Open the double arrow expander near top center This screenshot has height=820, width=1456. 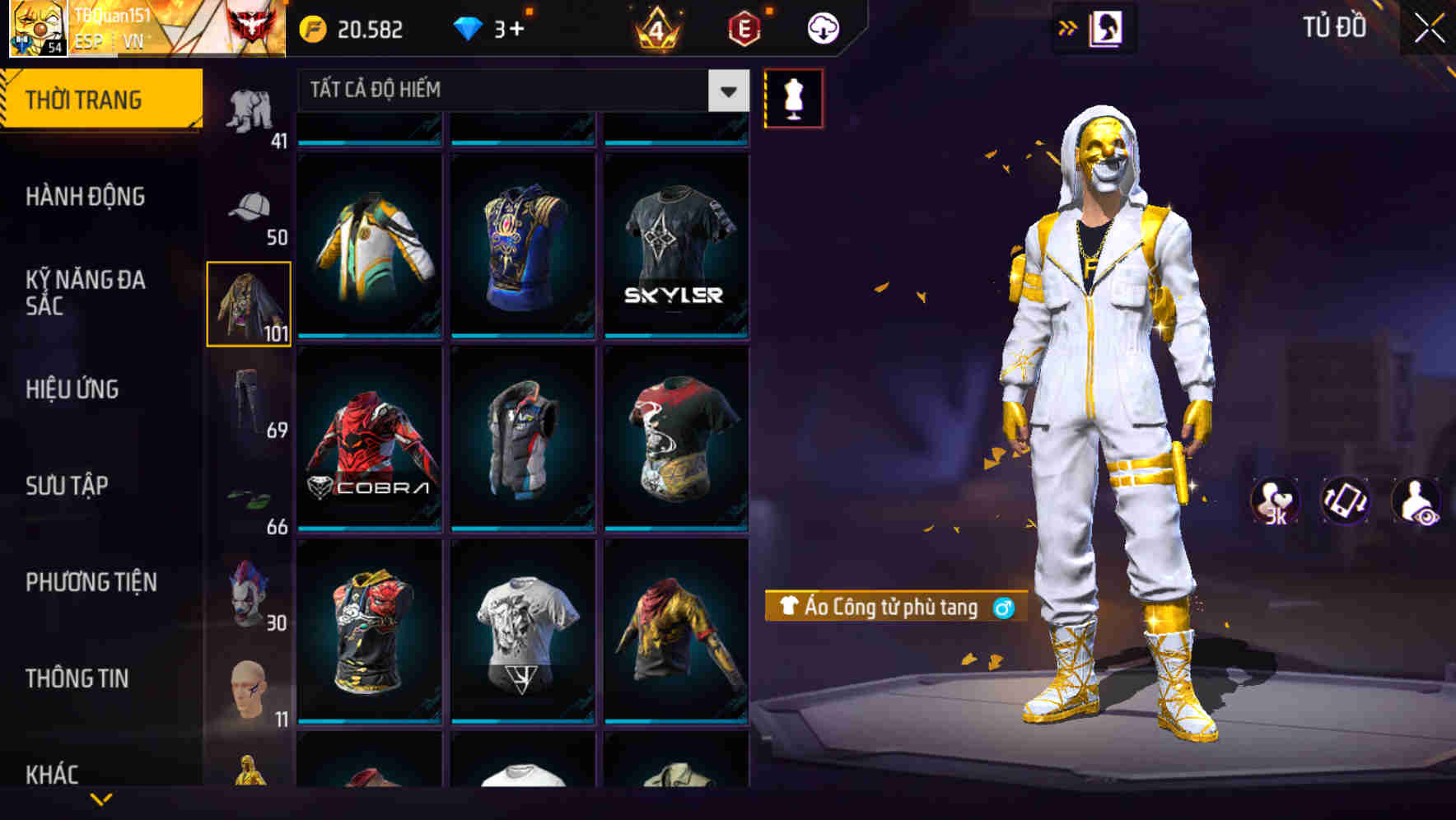pyautogui.click(x=1068, y=27)
